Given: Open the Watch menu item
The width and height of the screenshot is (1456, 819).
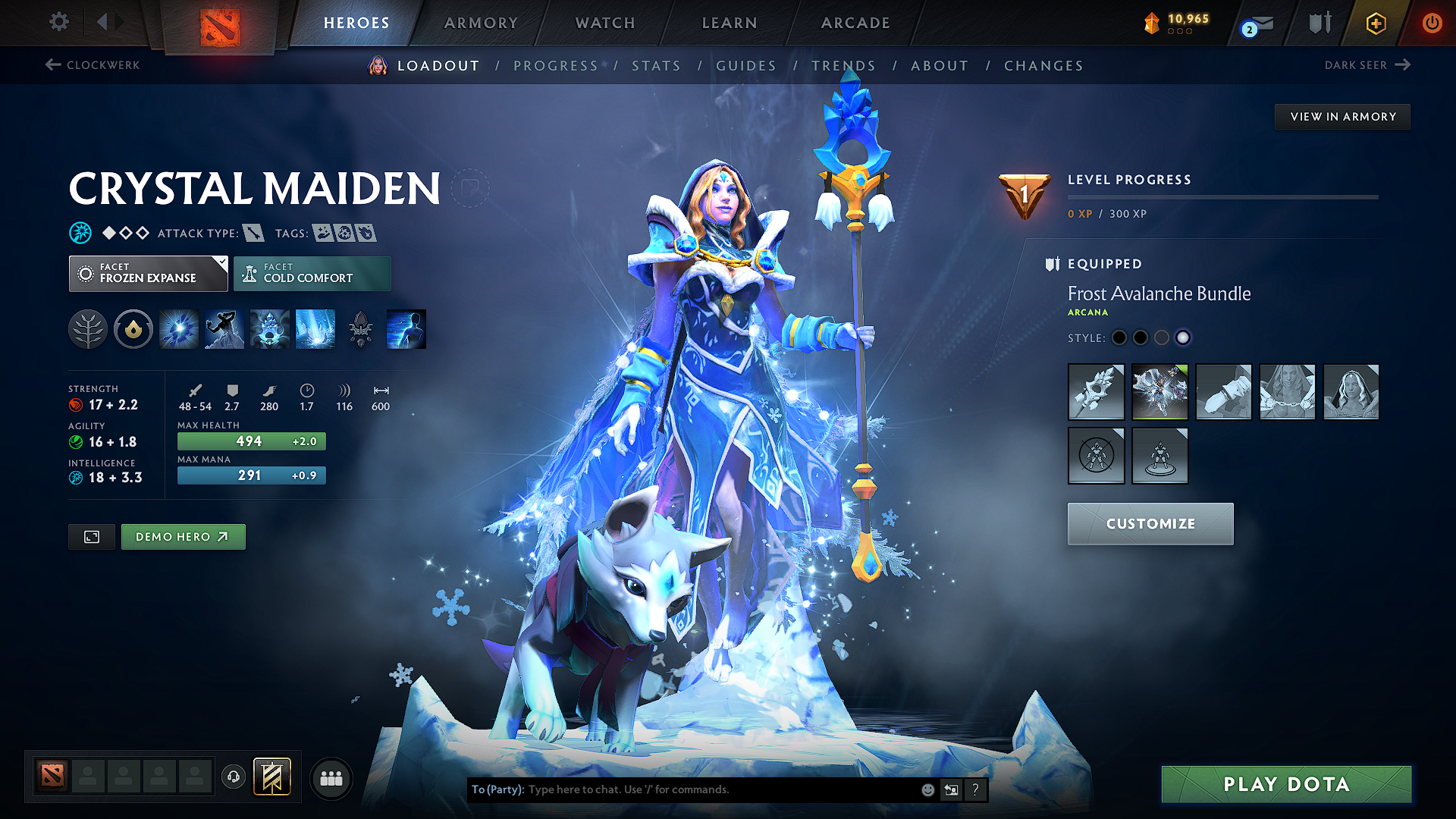Looking at the screenshot, I should (x=604, y=23).
